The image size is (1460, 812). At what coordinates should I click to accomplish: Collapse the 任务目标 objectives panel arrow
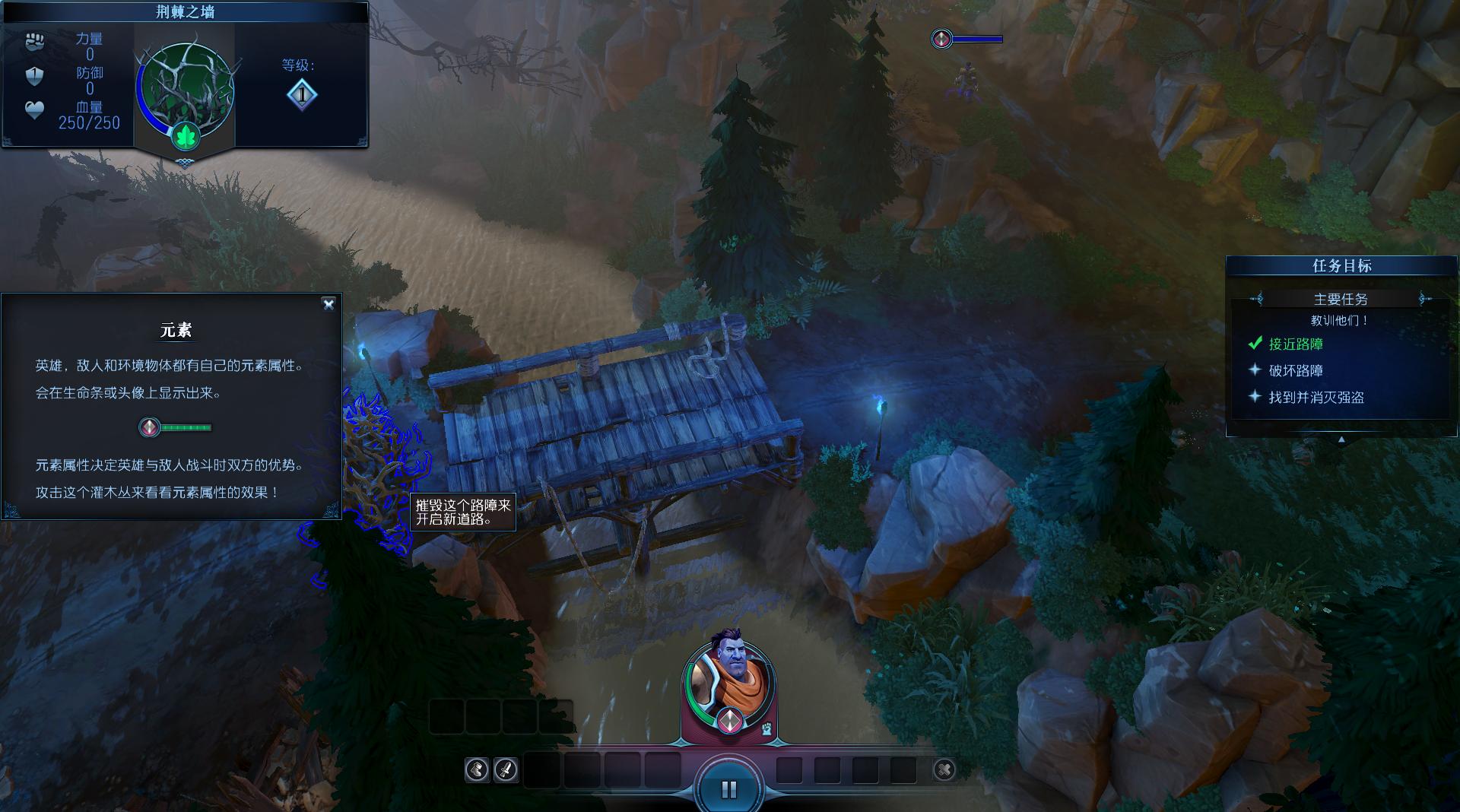pos(1341,439)
